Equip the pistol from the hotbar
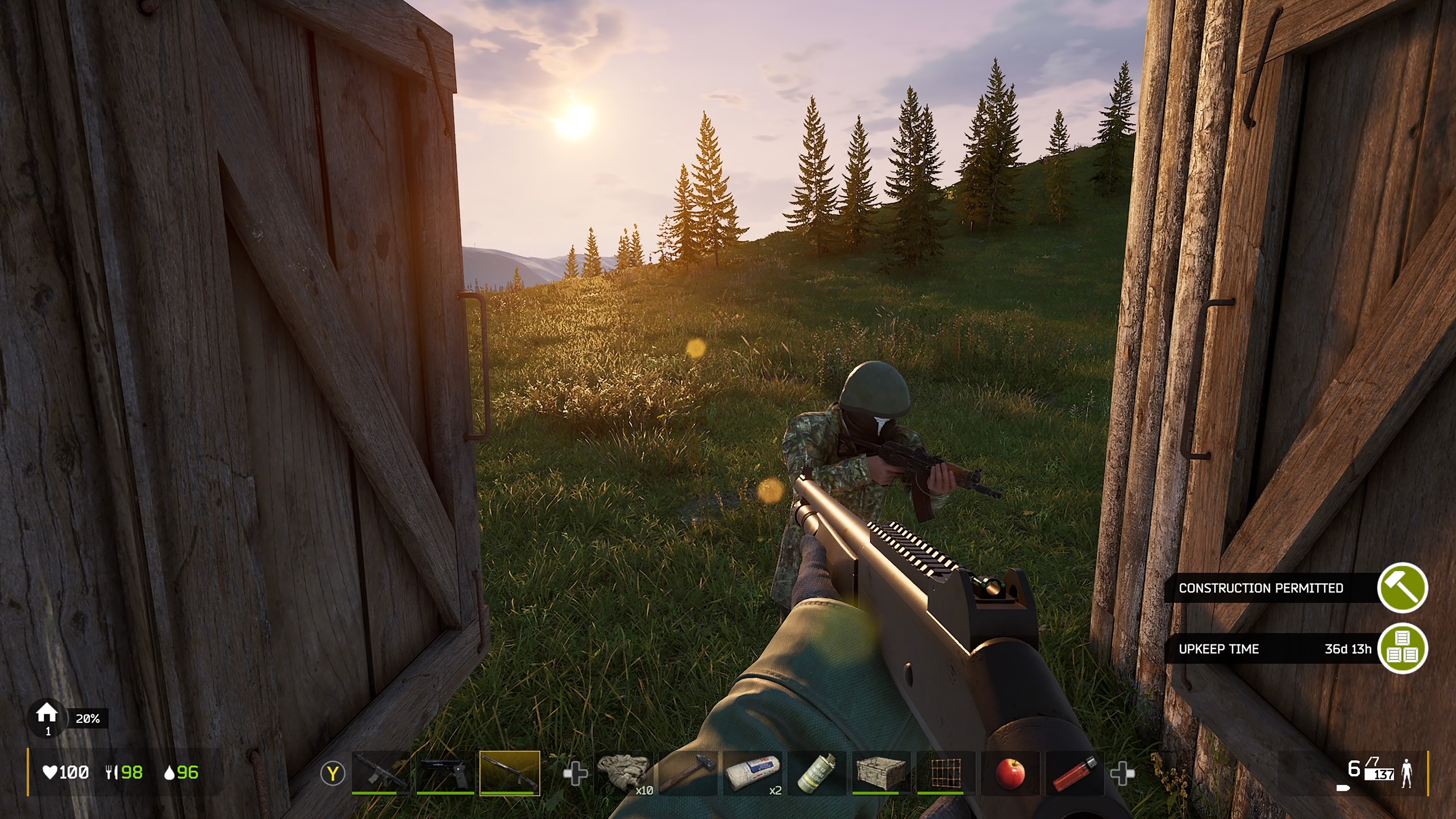The width and height of the screenshot is (1456, 819). (x=445, y=772)
